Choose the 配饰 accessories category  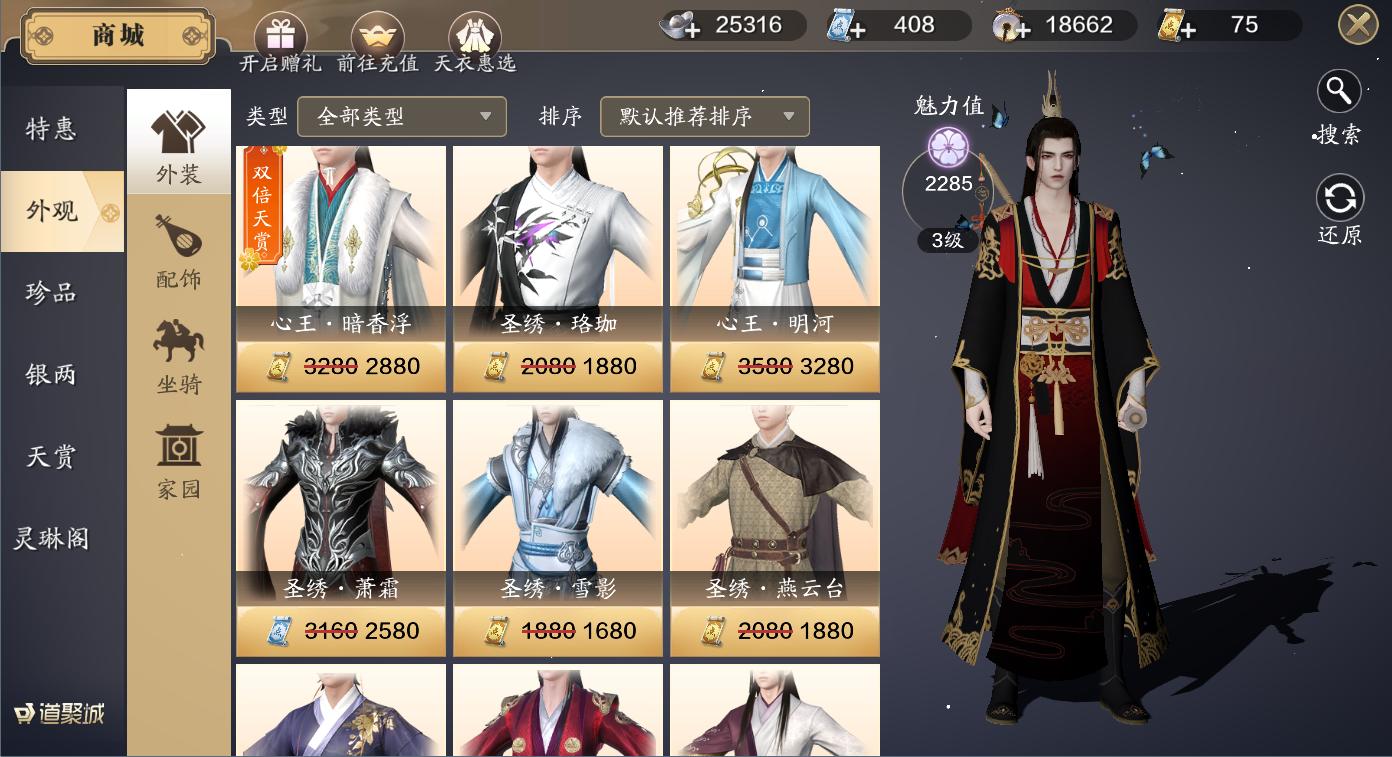(x=179, y=250)
